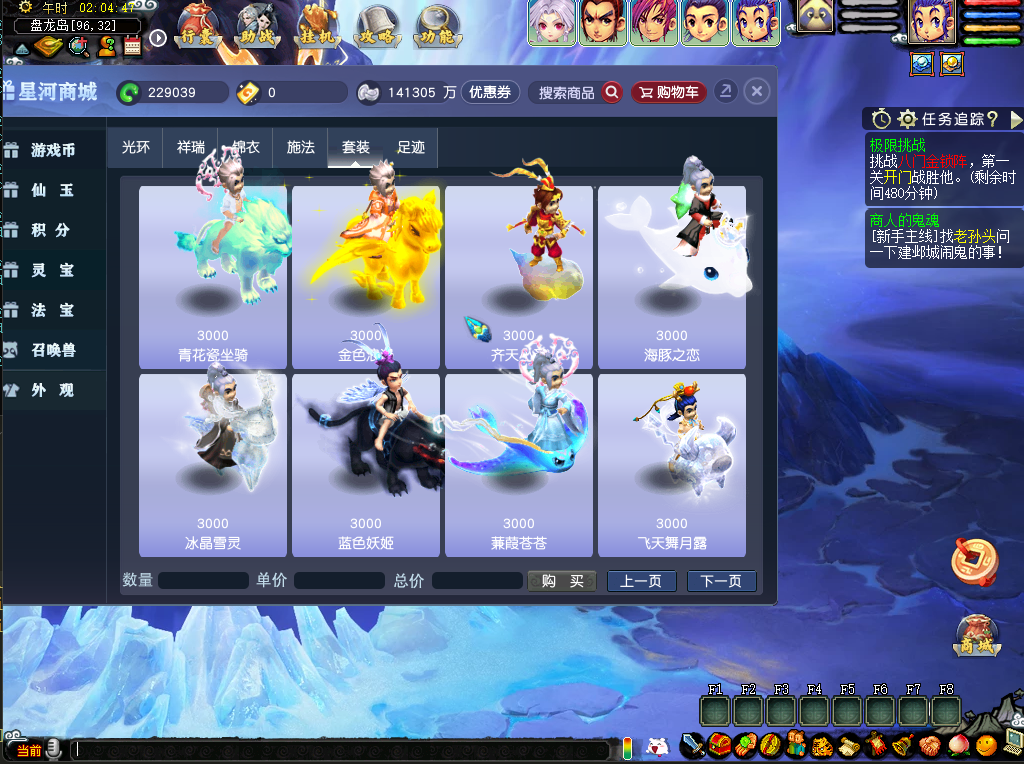This screenshot has width=1024, height=764.
Task: Choose the 冰晶雪灵 outfit item
Action: 212,465
